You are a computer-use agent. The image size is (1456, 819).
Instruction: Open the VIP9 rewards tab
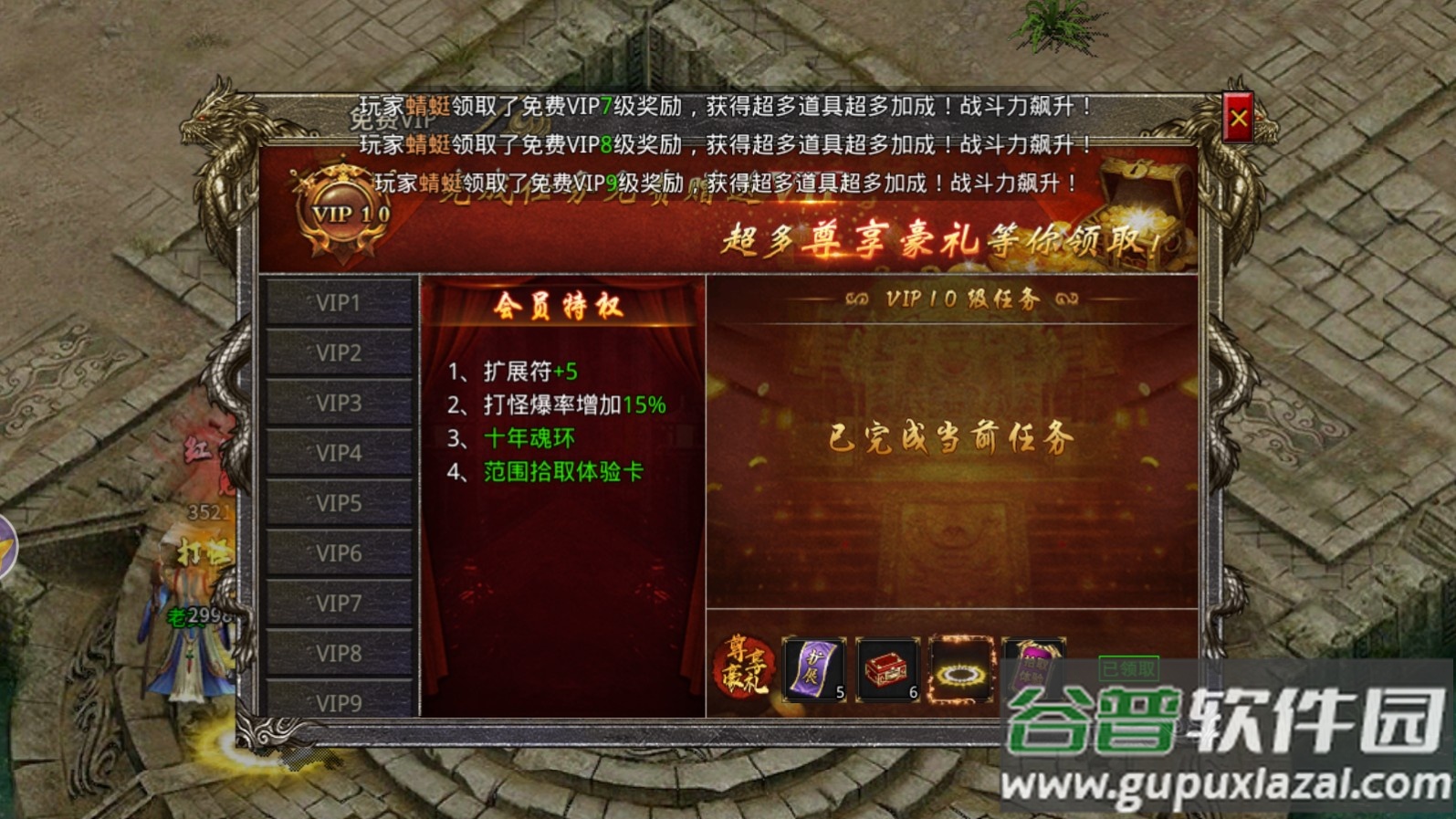click(340, 701)
